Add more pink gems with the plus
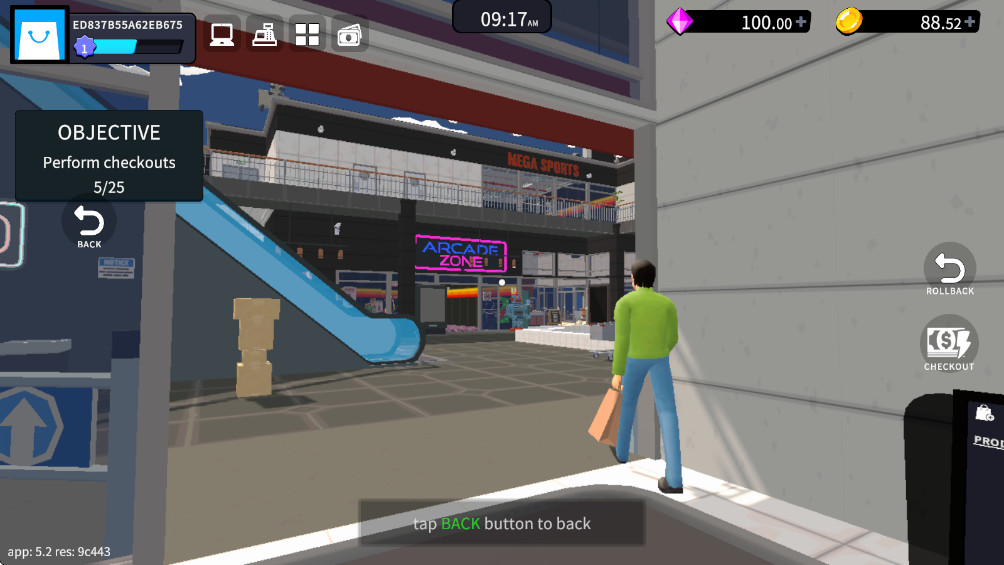 802,22
